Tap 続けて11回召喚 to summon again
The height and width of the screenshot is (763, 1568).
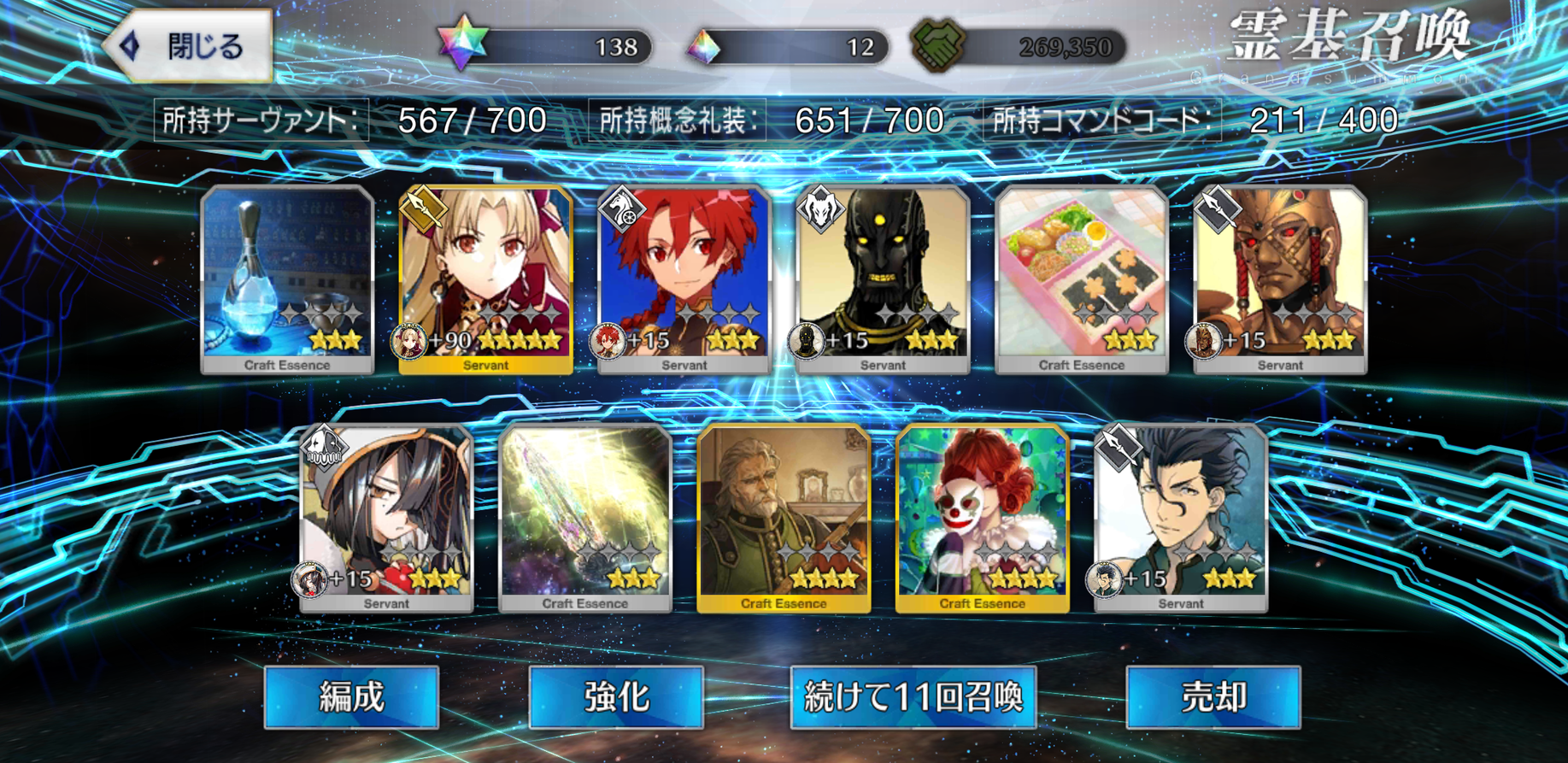coord(913,697)
